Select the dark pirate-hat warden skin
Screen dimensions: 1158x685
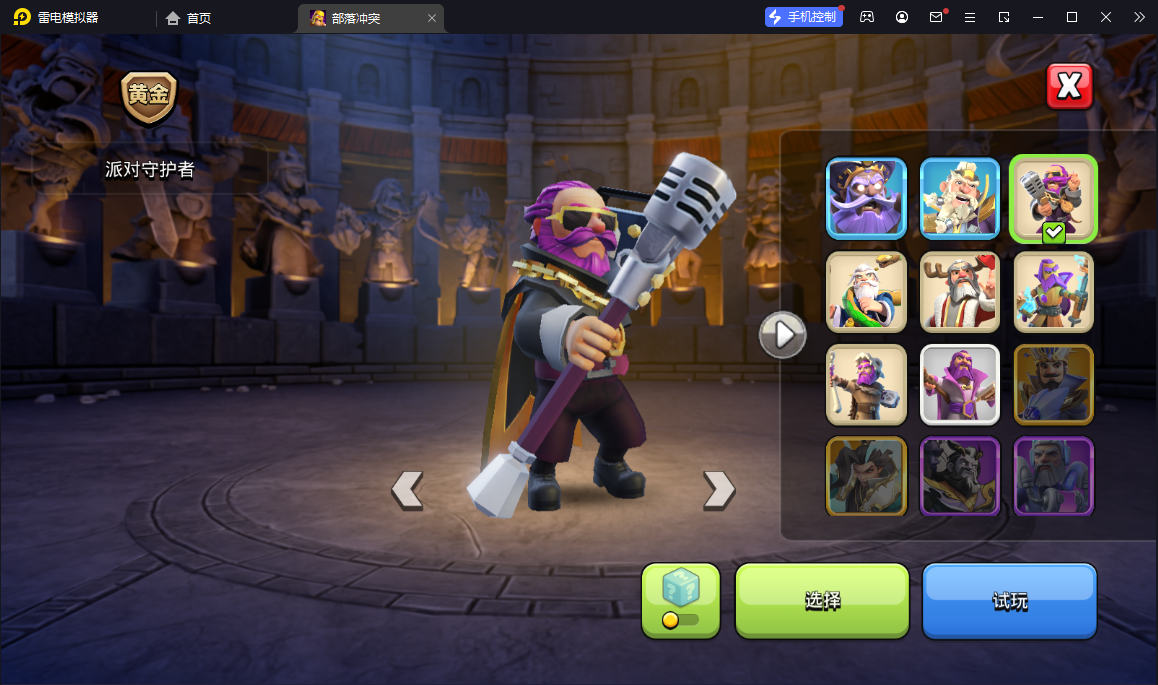pos(866,198)
